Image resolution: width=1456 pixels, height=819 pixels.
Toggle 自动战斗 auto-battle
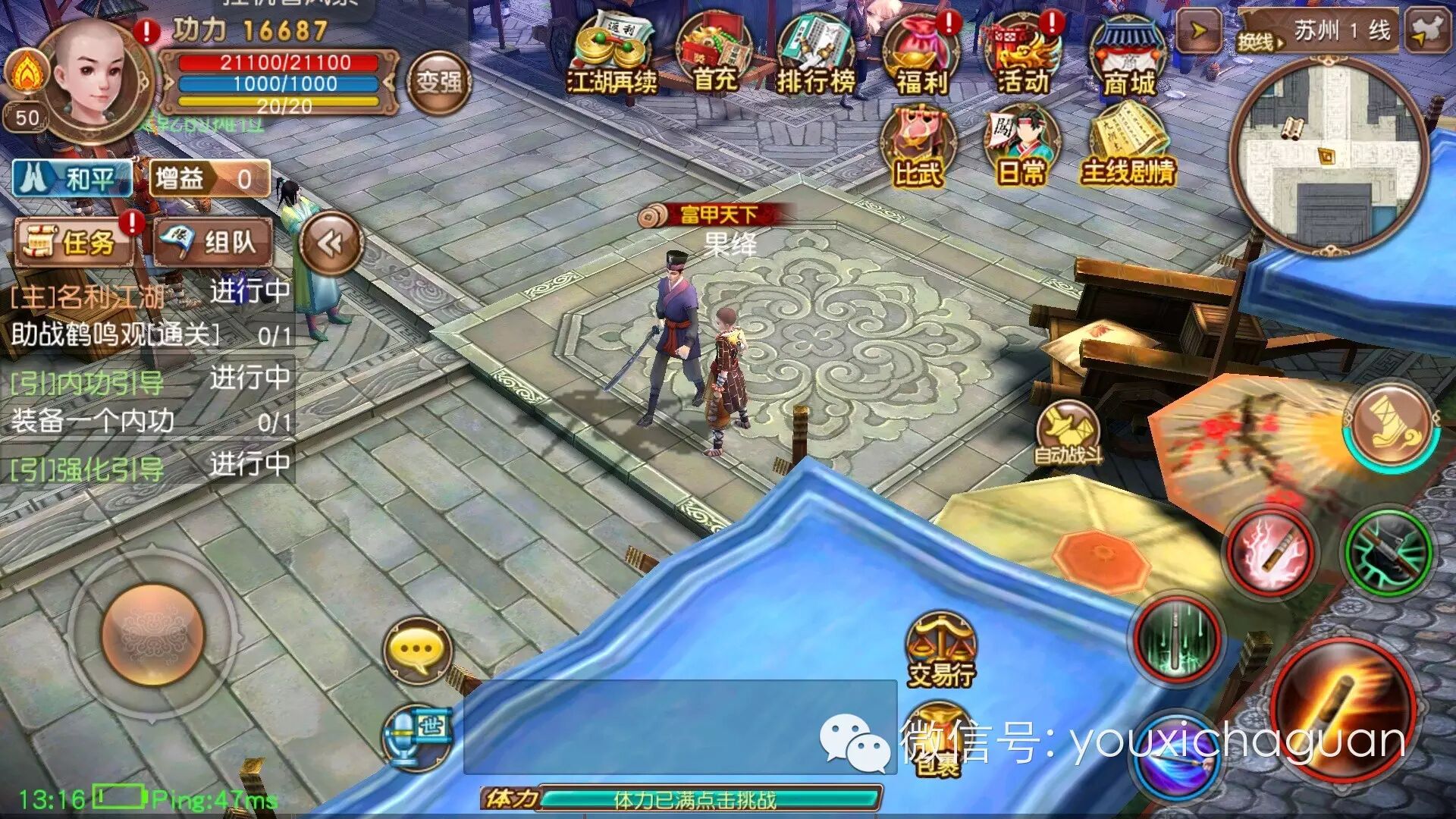coord(1068,434)
